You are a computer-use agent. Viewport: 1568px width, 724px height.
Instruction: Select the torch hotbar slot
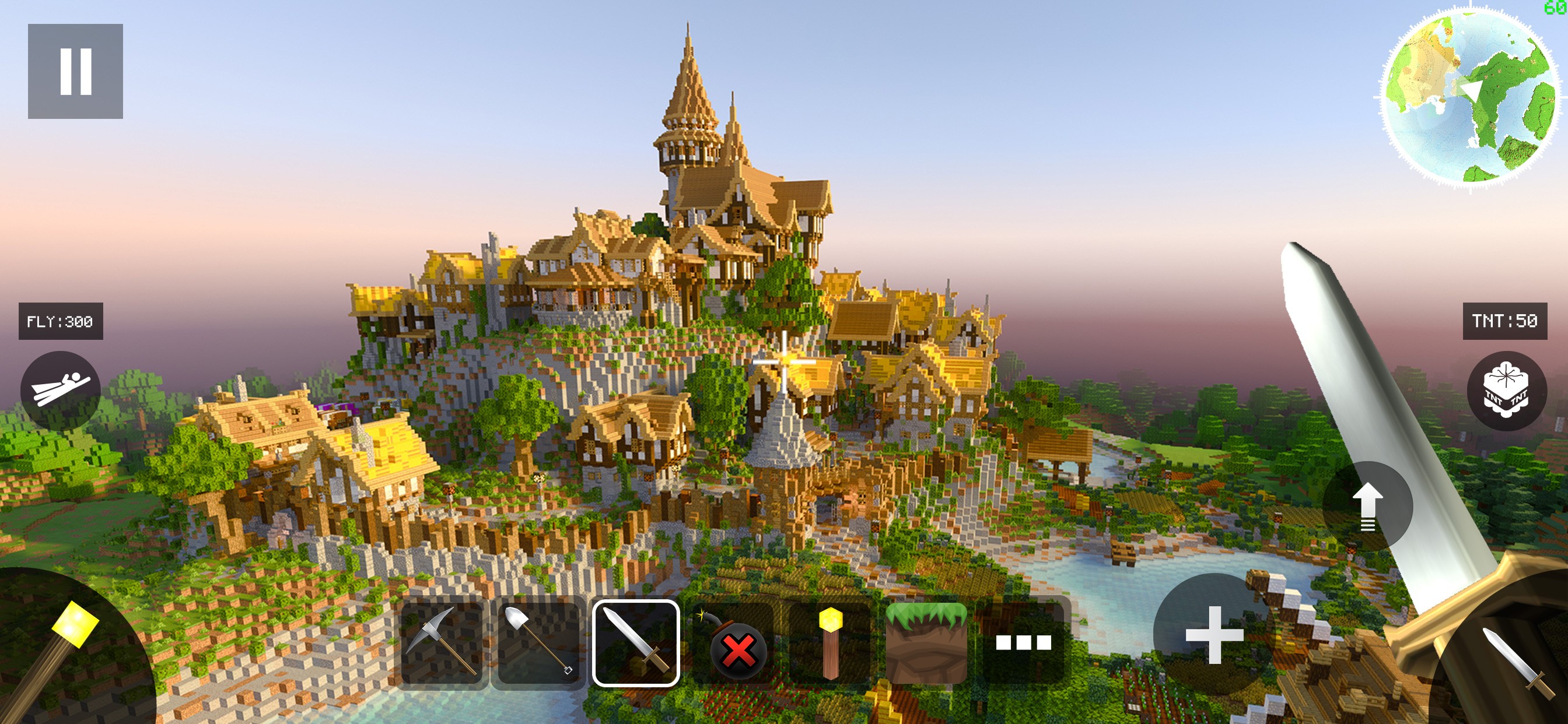829,642
